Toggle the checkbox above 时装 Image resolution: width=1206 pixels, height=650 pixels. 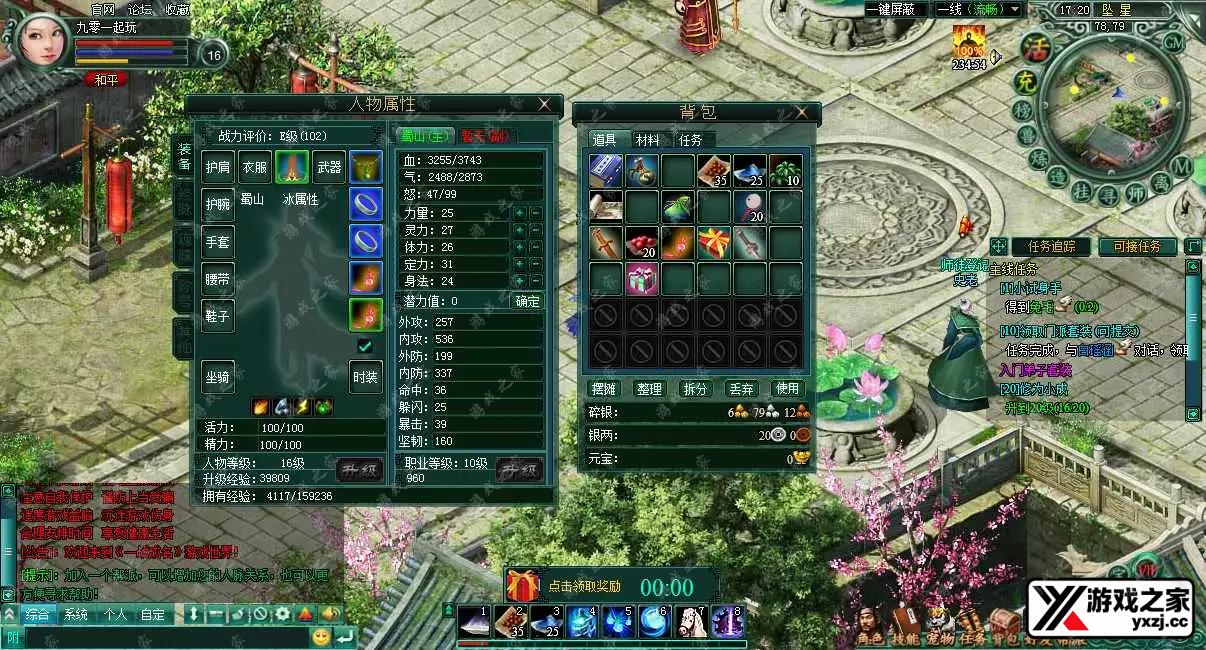[365, 345]
